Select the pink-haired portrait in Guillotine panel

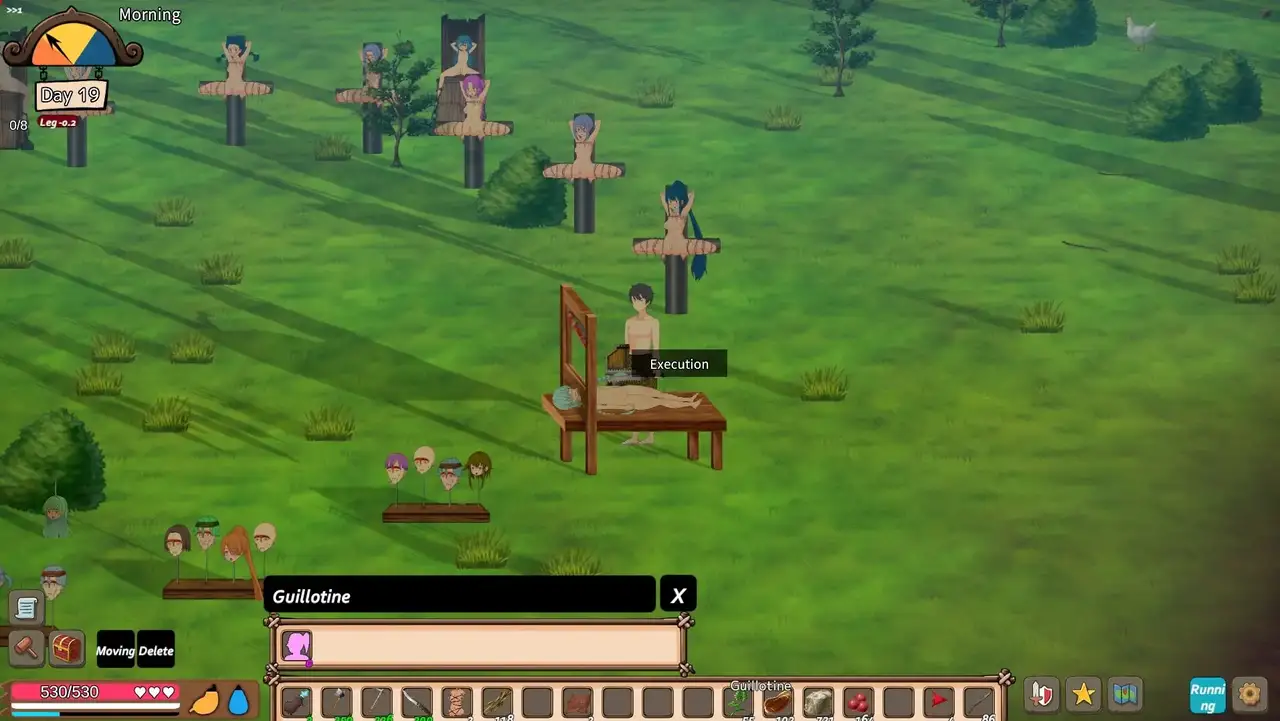click(x=297, y=647)
